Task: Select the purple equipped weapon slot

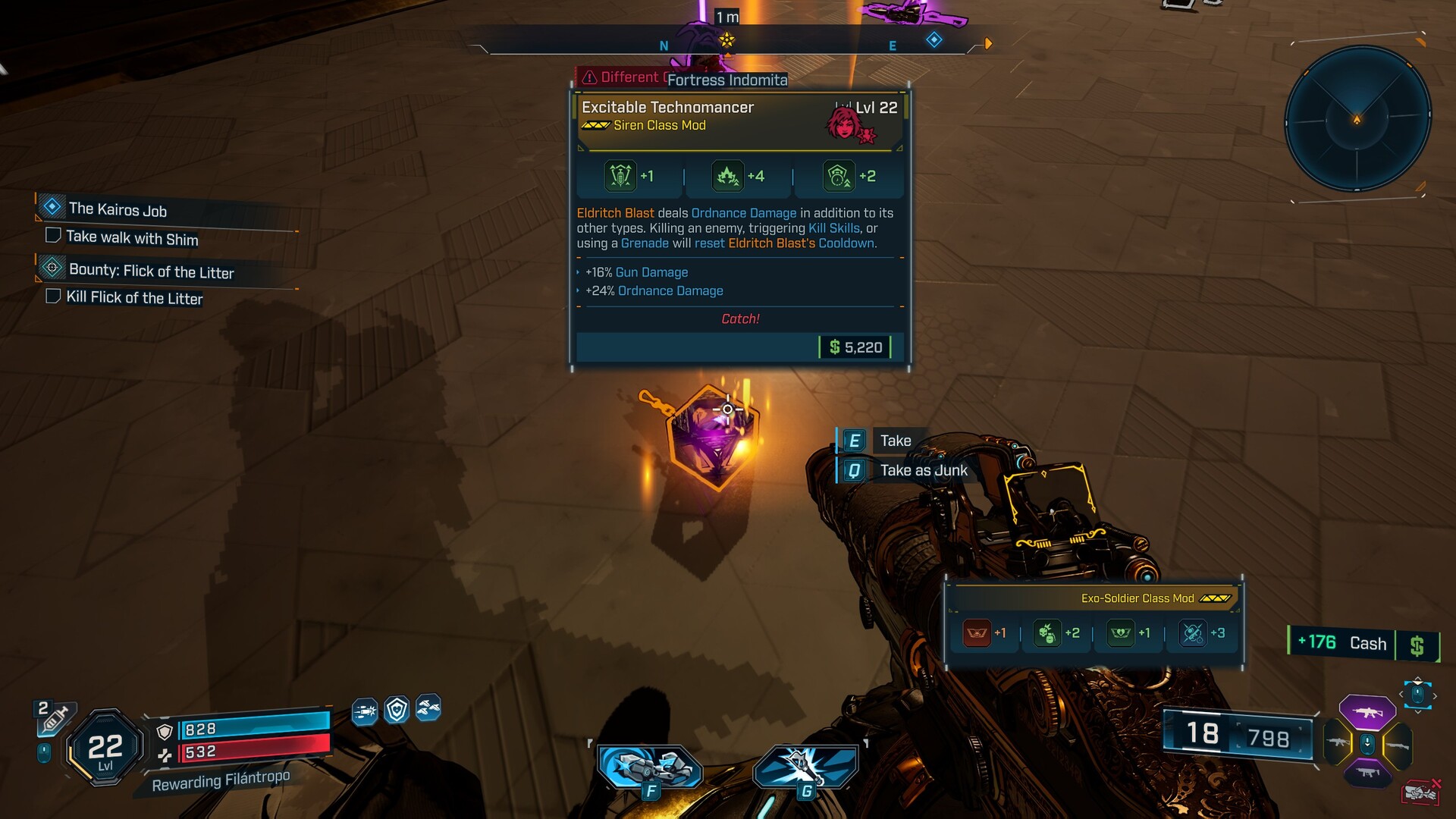Action: tap(1367, 712)
